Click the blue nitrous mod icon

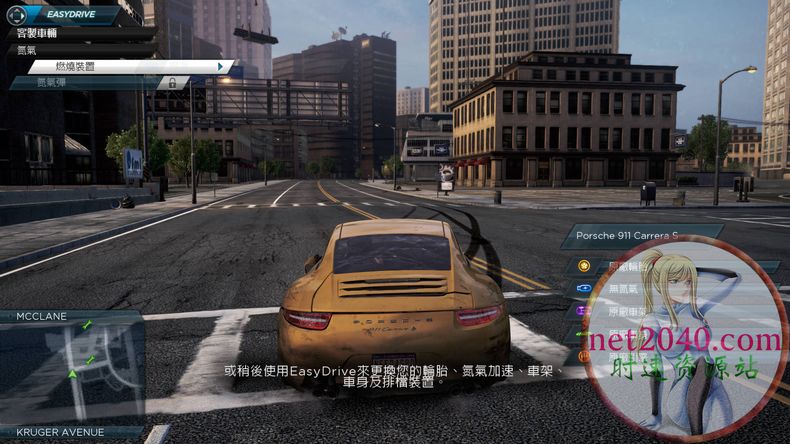point(584,288)
